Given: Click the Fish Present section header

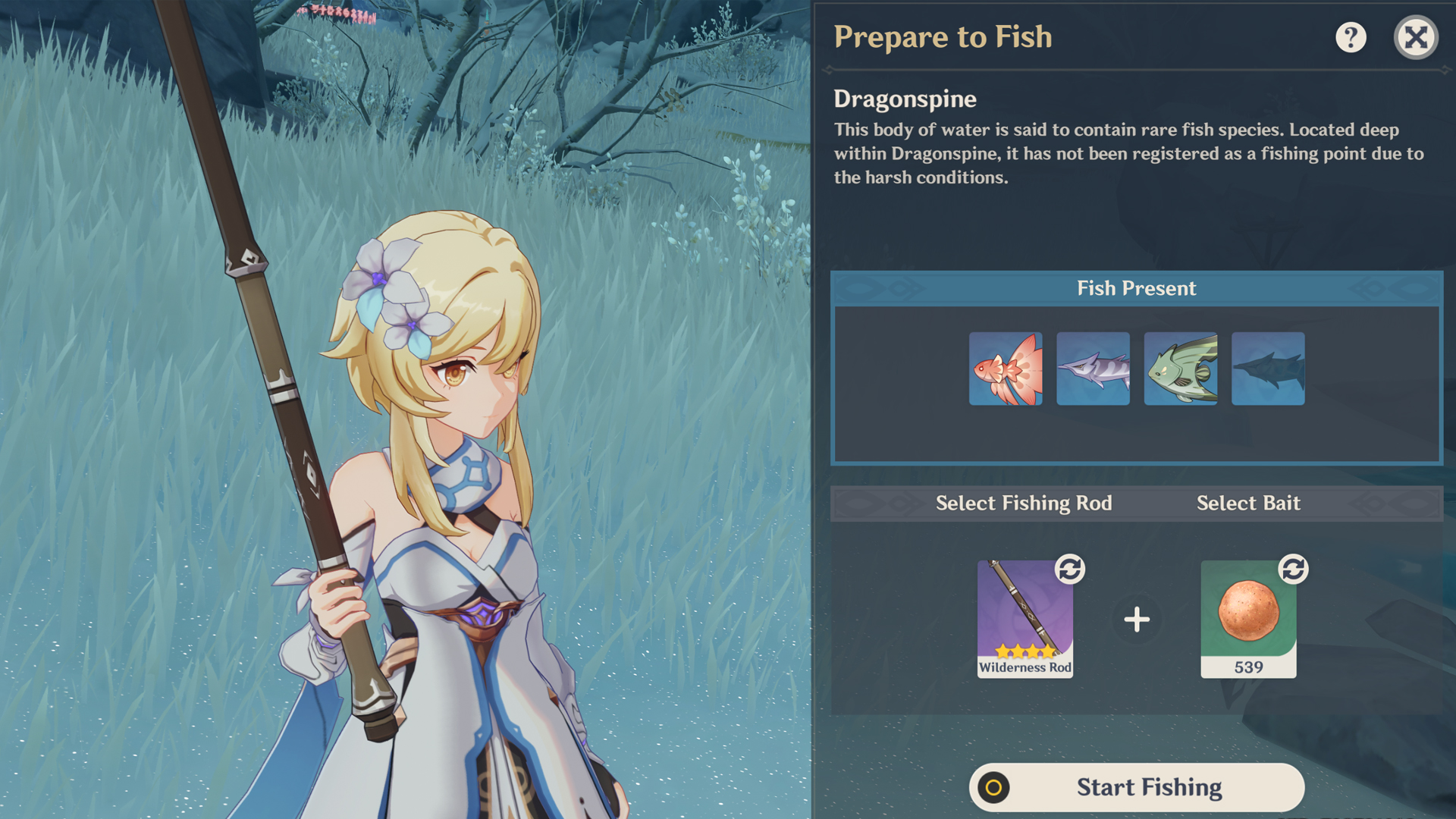Looking at the screenshot, I should tap(1136, 287).
